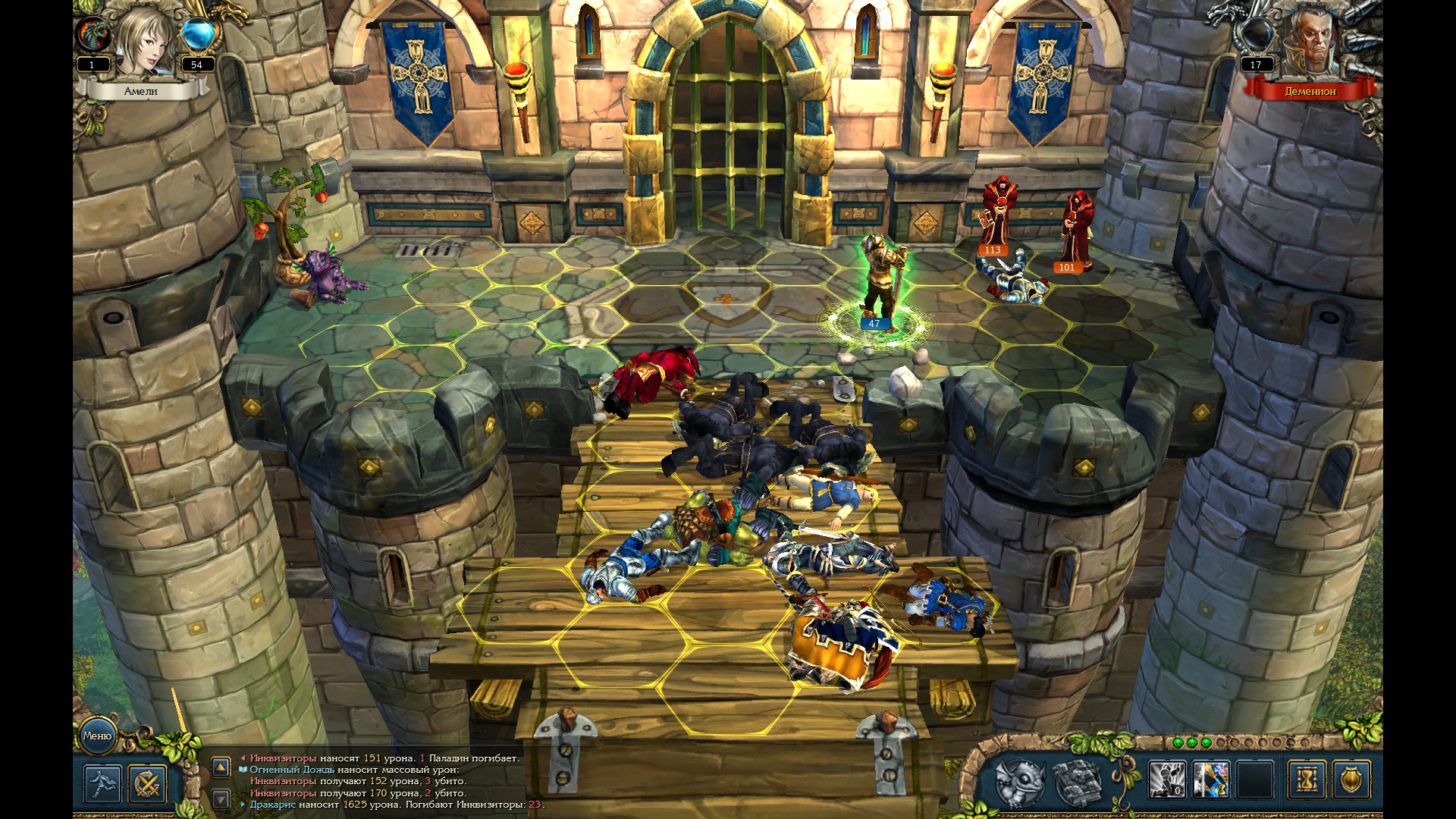1456x819 pixels.
Task: Collapse the Инквизиторы damage log entry
Action: pos(243,758)
